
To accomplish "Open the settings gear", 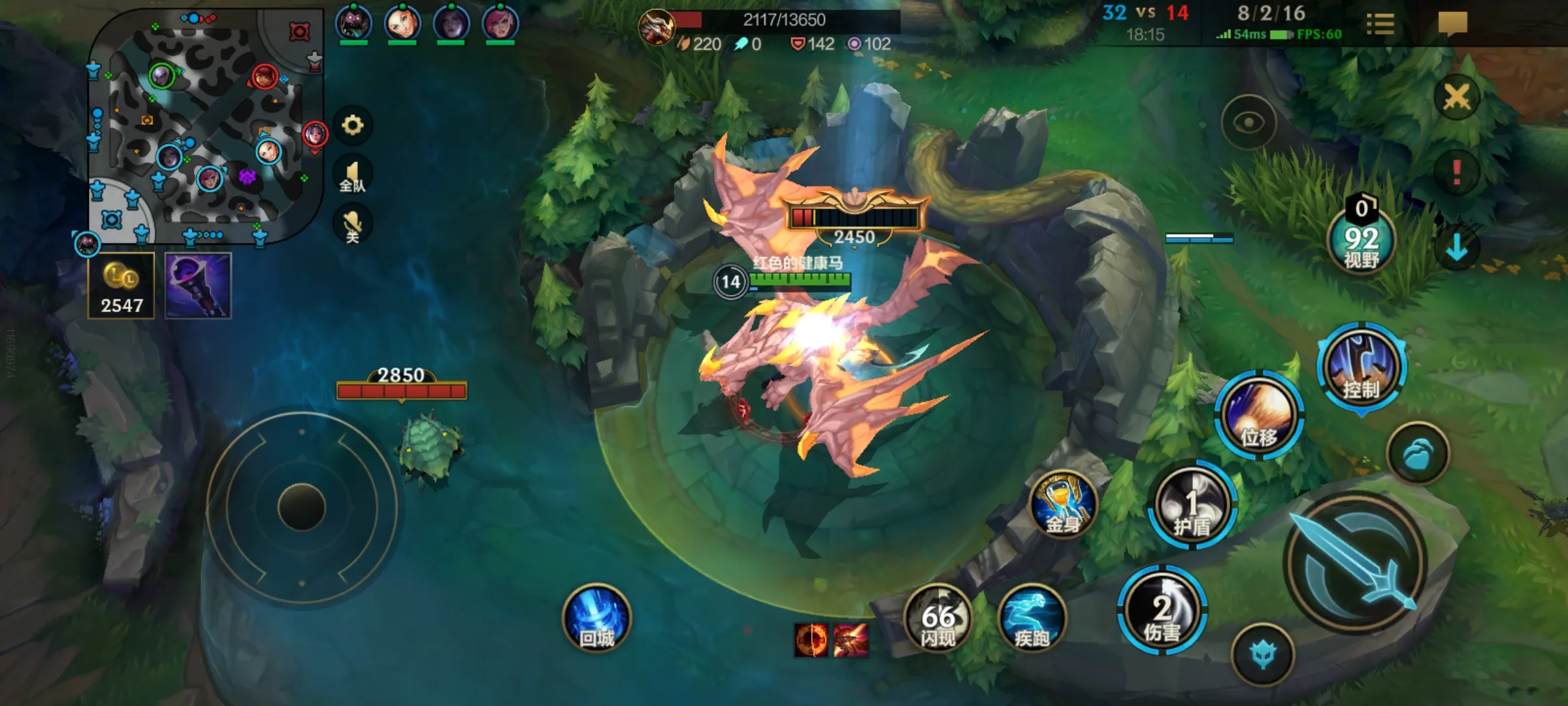I will 353,125.
